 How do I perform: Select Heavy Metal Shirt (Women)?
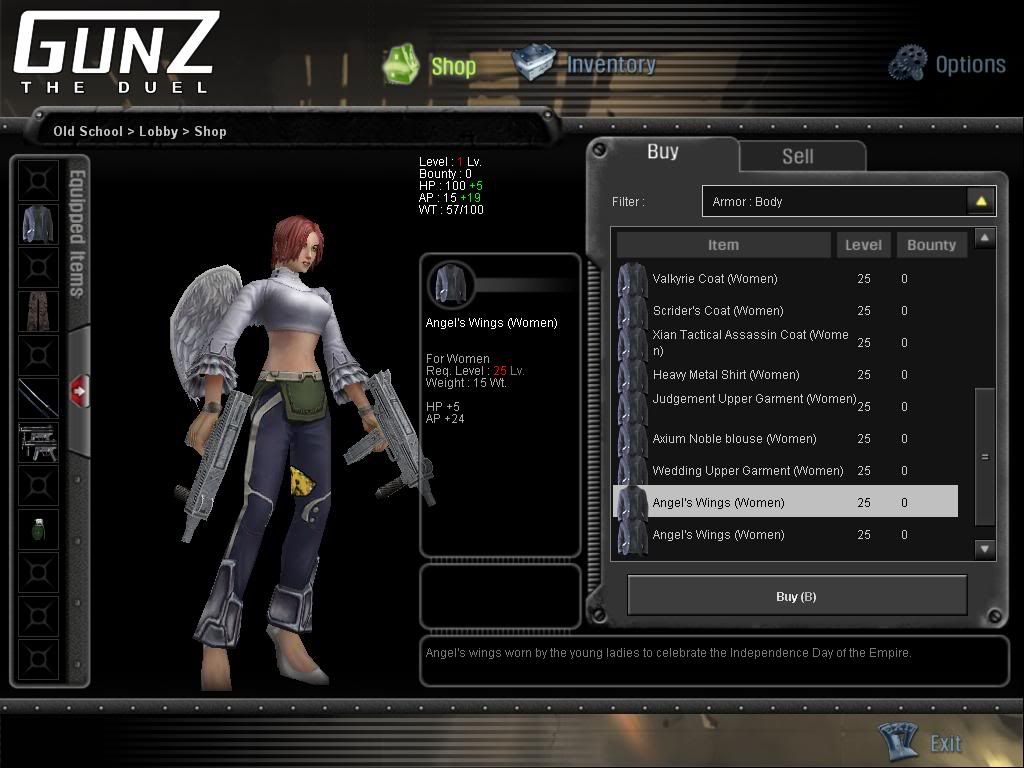click(725, 375)
